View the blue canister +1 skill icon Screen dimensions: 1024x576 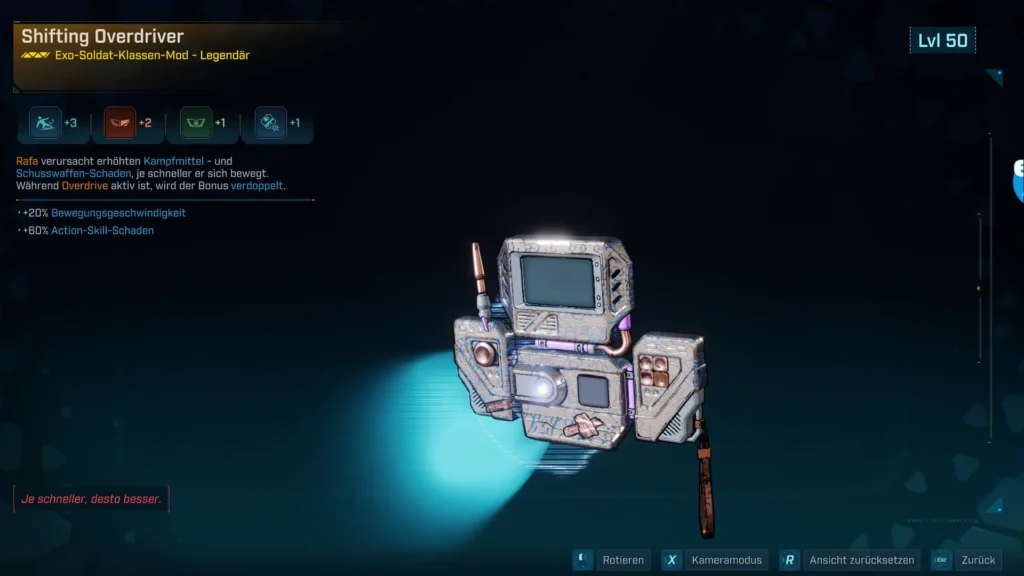click(x=271, y=123)
